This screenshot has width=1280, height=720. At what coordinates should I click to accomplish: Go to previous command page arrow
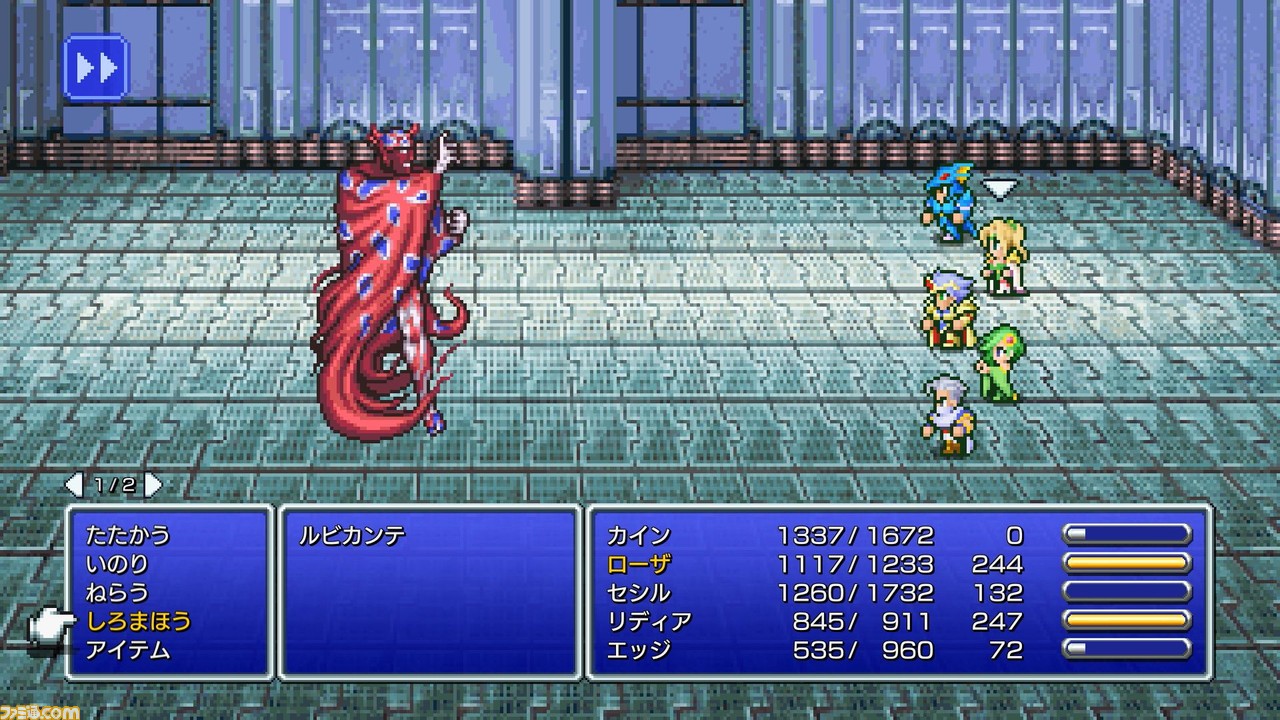pyautogui.click(x=75, y=486)
